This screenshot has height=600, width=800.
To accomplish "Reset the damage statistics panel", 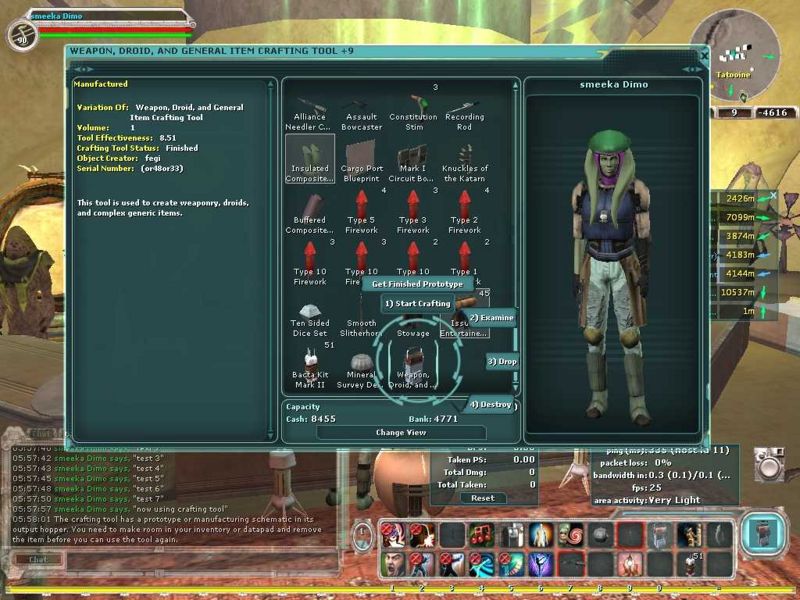I will click(482, 498).
